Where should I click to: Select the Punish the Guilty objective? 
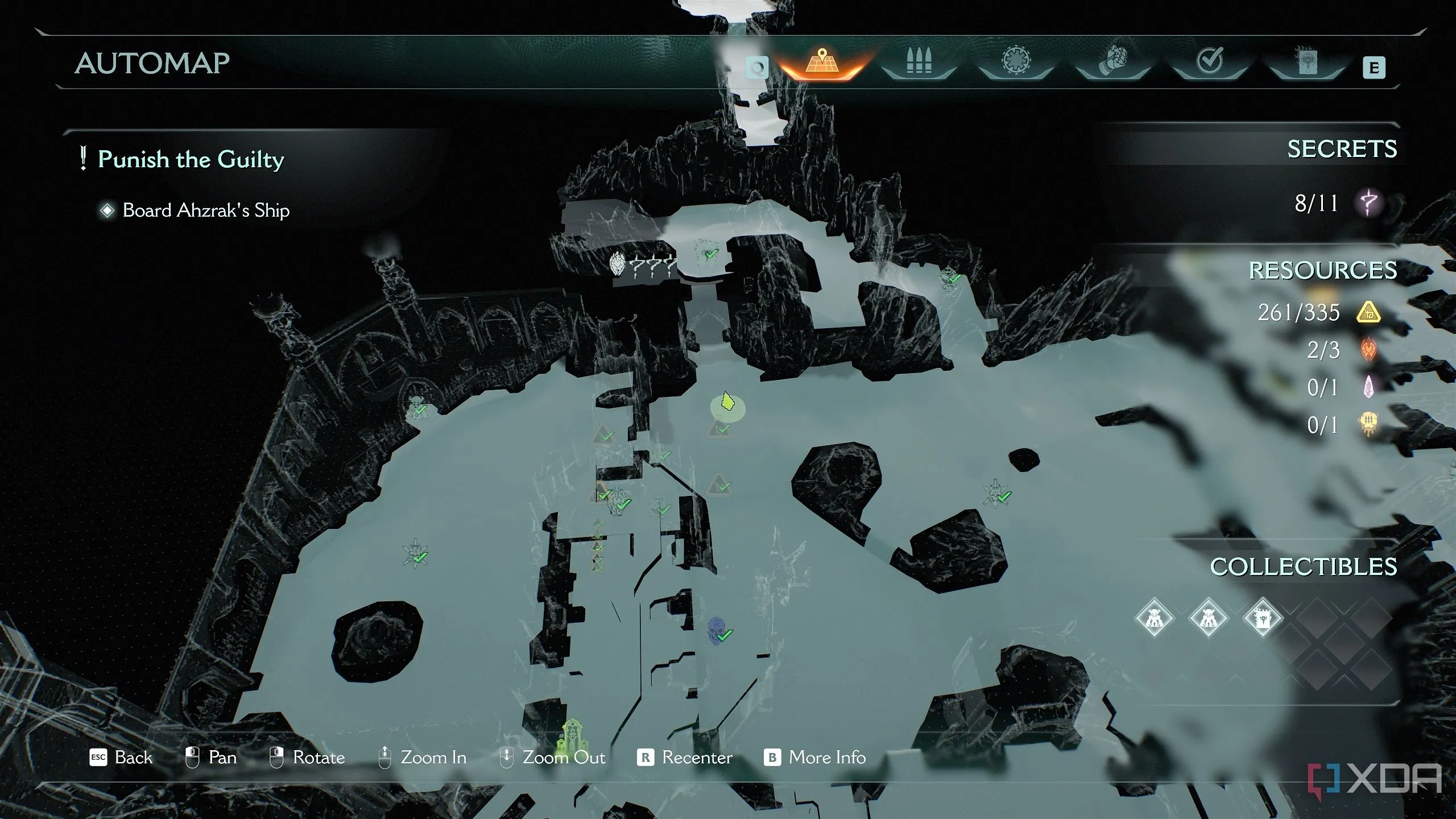191,159
